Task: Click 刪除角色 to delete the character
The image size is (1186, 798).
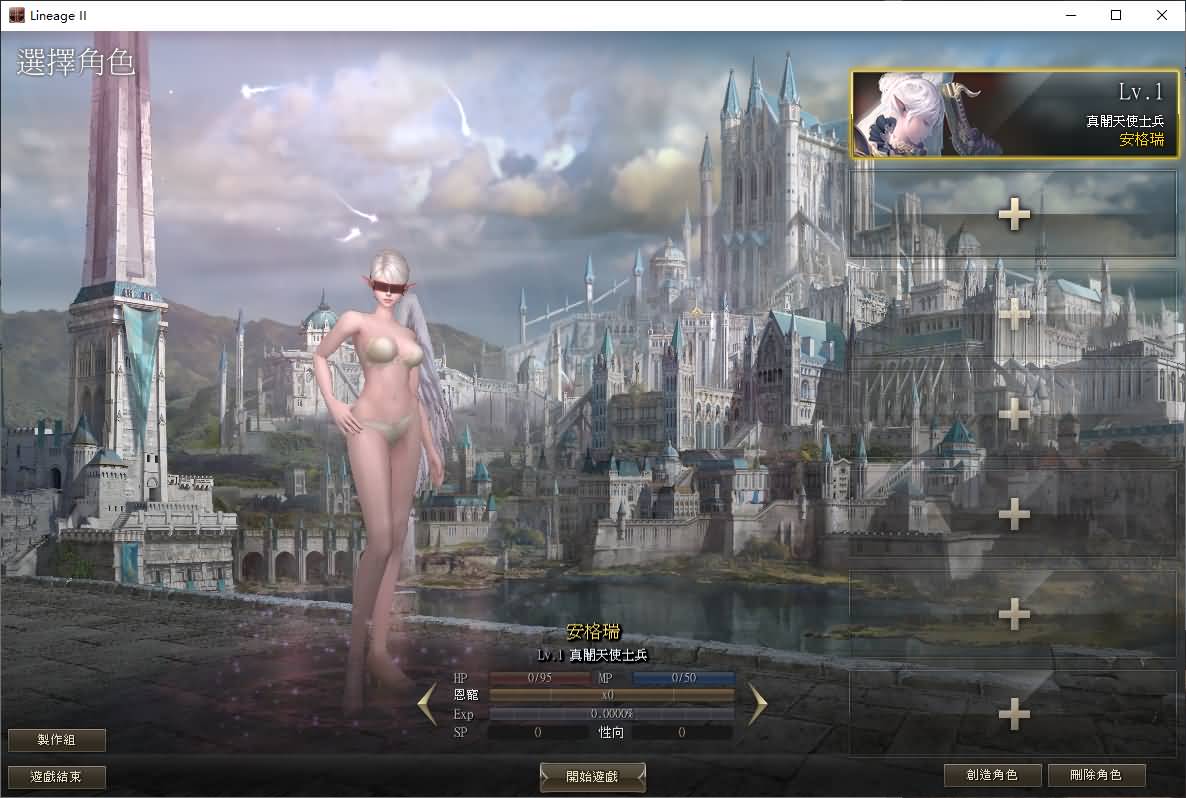Action: click(1096, 775)
